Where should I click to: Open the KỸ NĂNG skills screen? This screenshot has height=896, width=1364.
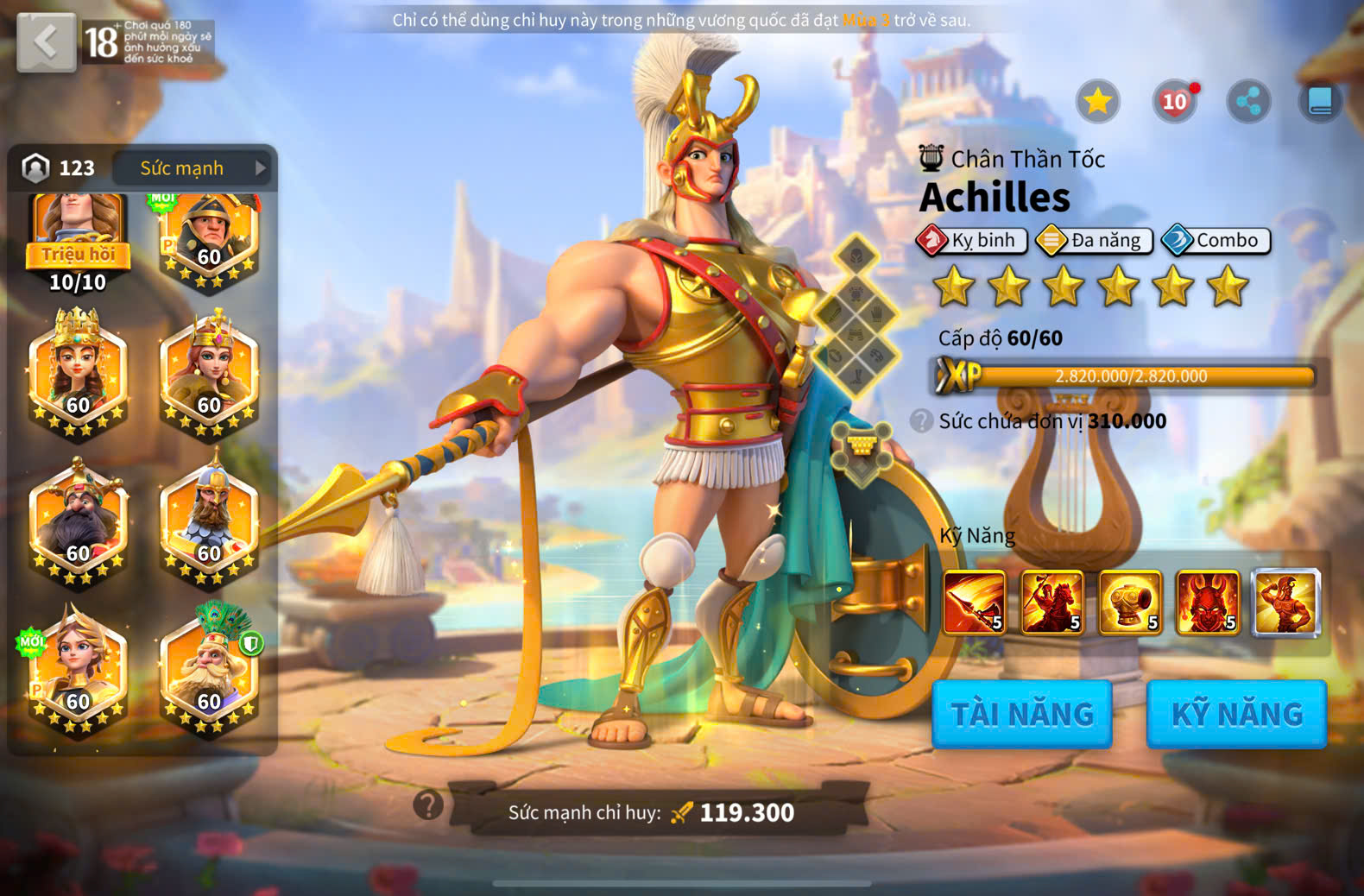pos(1236,714)
